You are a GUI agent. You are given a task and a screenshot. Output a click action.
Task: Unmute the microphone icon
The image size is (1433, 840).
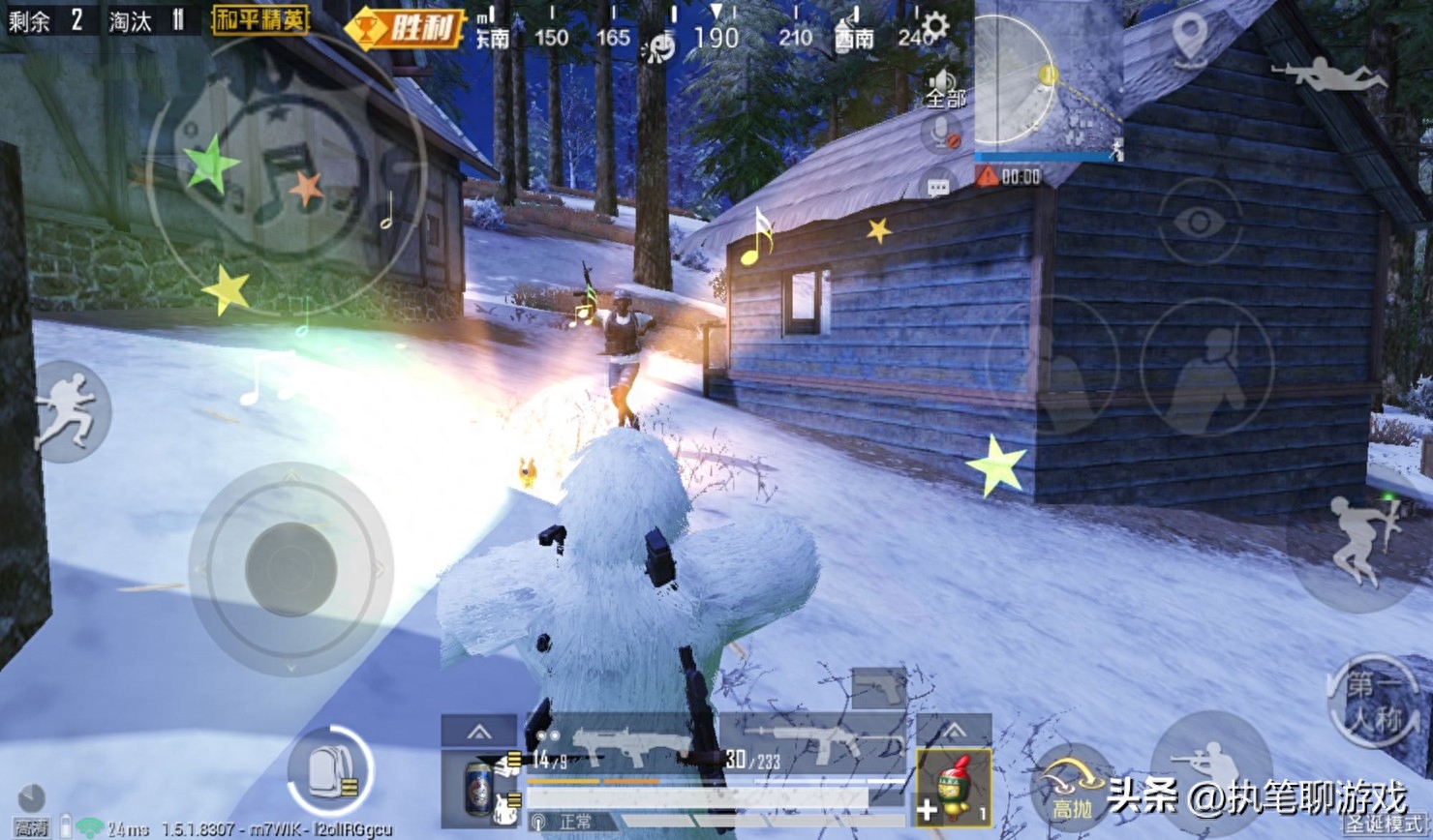pyautogui.click(x=940, y=135)
